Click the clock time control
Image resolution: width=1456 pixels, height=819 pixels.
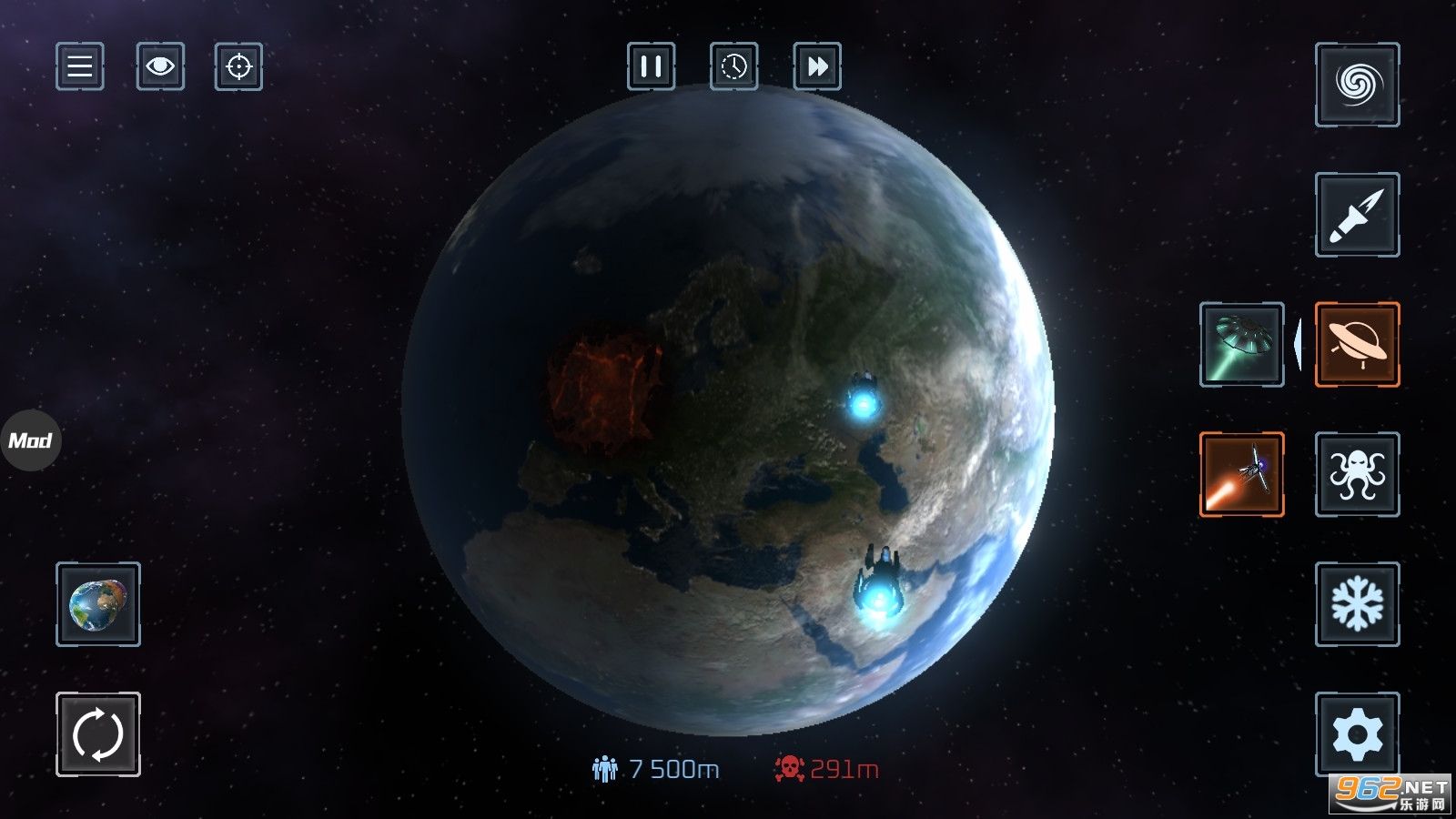point(733,66)
